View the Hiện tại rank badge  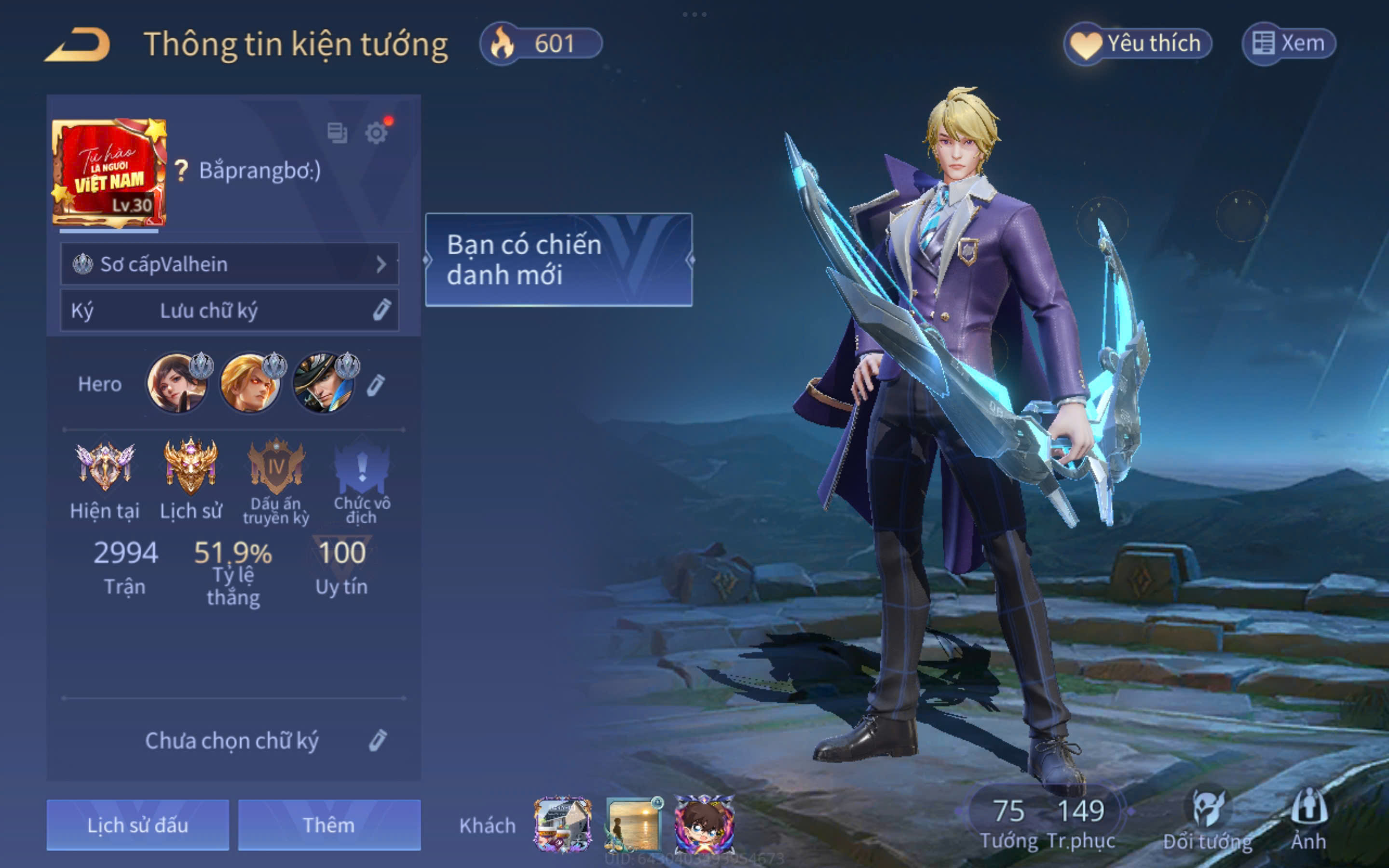[x=105, y=467]
